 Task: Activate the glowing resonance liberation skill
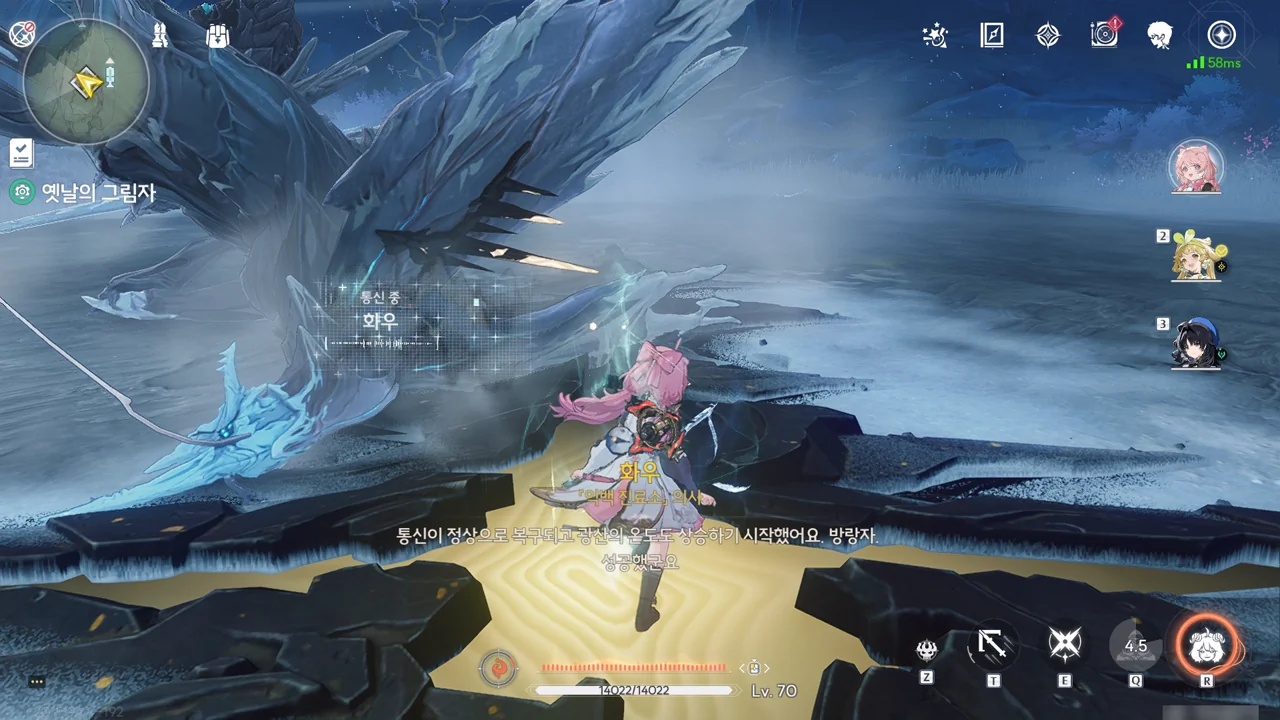coord(1207,646)
